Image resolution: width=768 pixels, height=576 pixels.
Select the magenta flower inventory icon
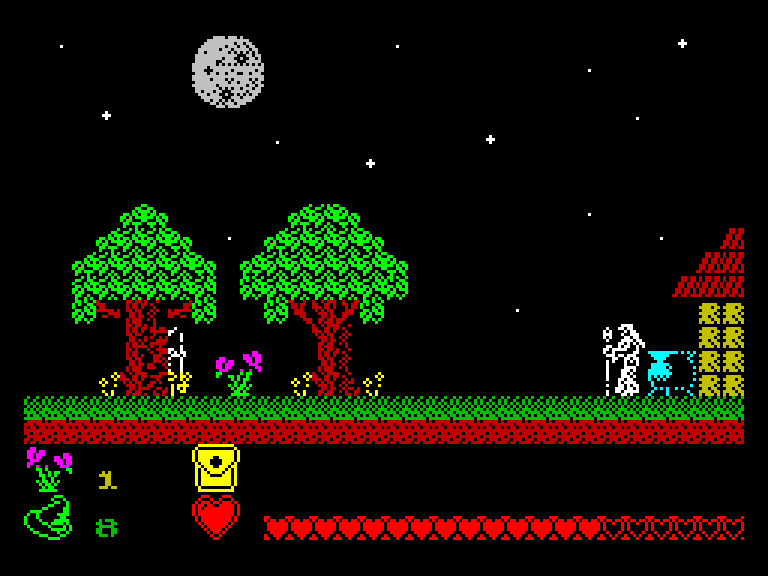[48, 469]
